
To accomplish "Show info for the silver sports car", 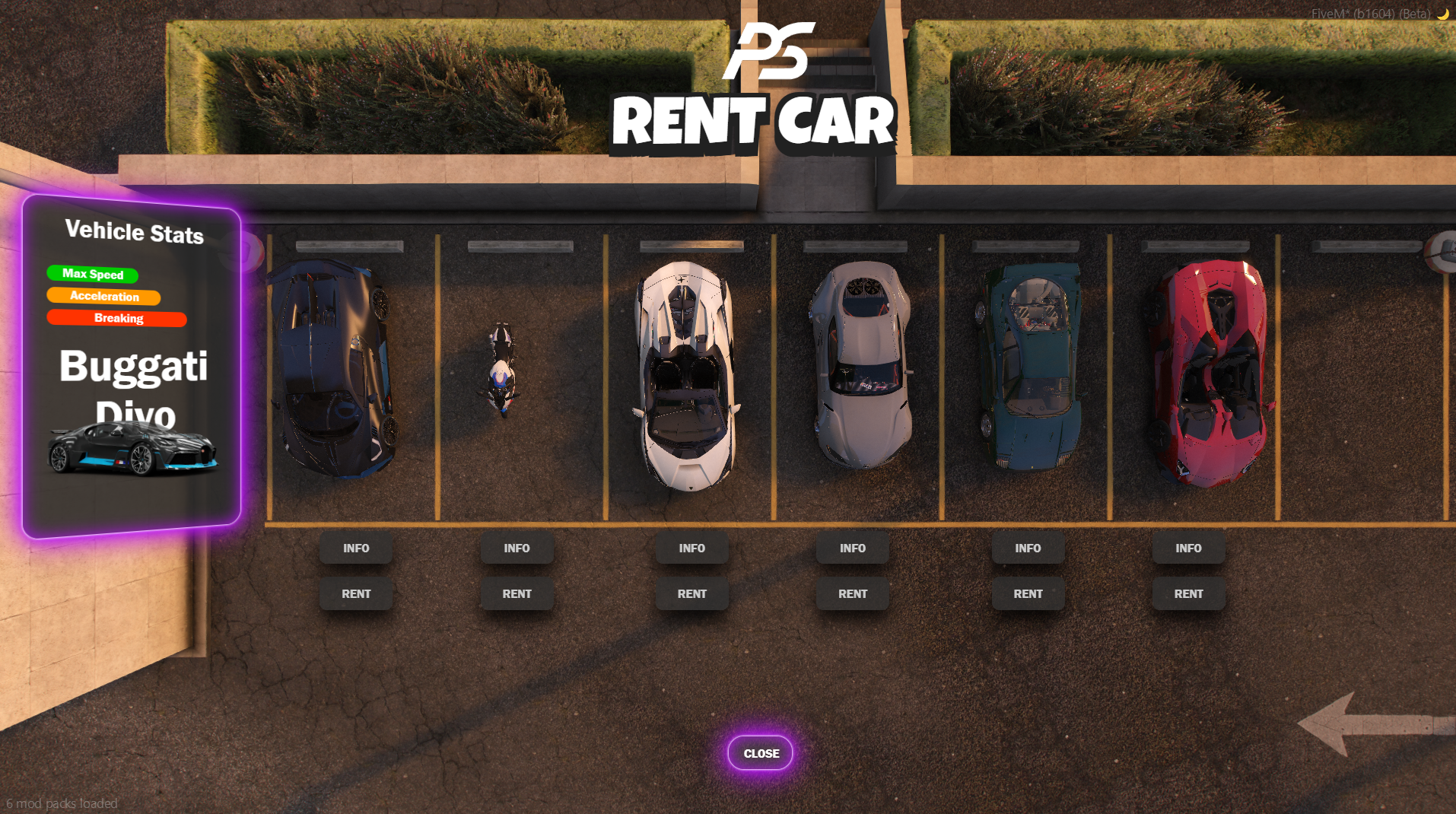I will tap(852, 548).
